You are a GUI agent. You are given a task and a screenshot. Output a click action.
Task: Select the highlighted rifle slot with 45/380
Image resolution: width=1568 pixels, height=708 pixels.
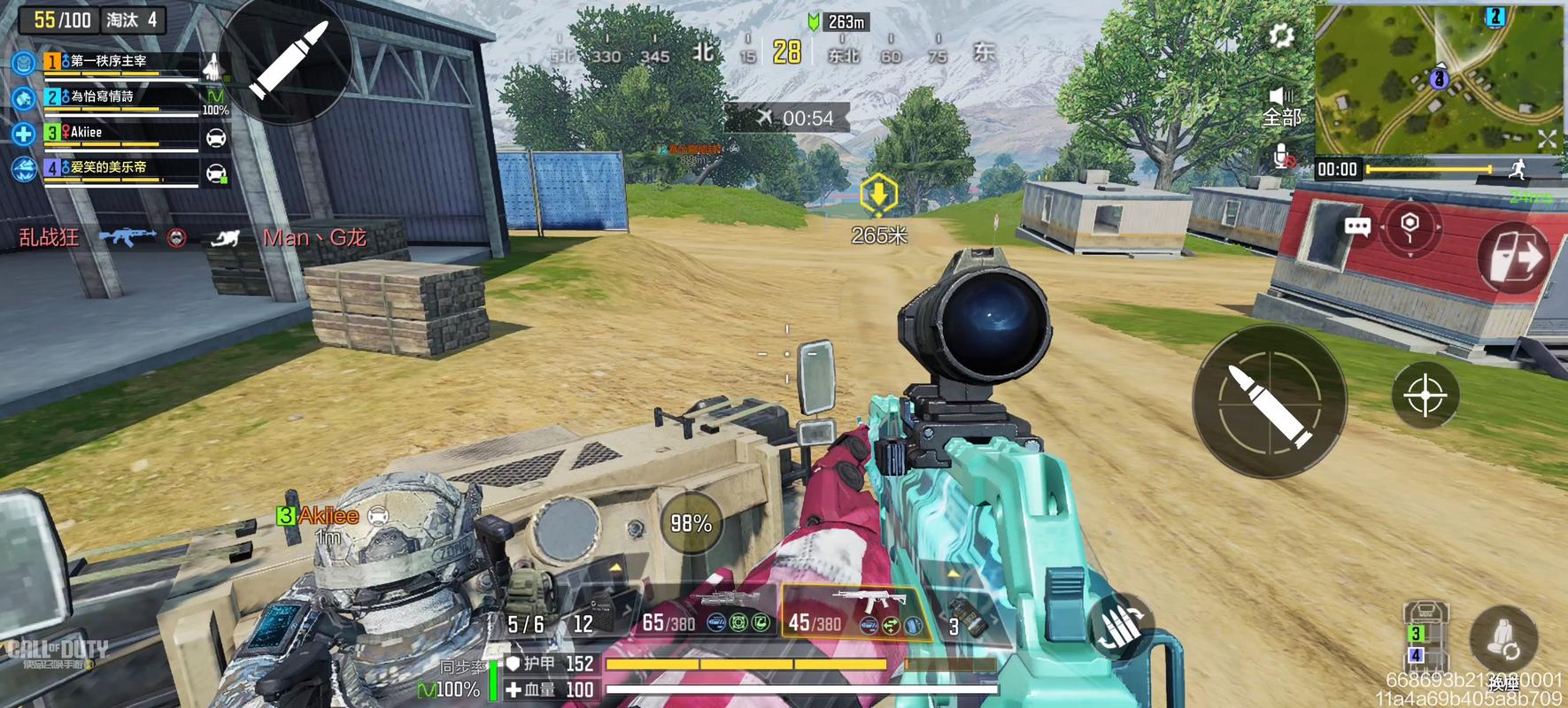coord(854,613)
